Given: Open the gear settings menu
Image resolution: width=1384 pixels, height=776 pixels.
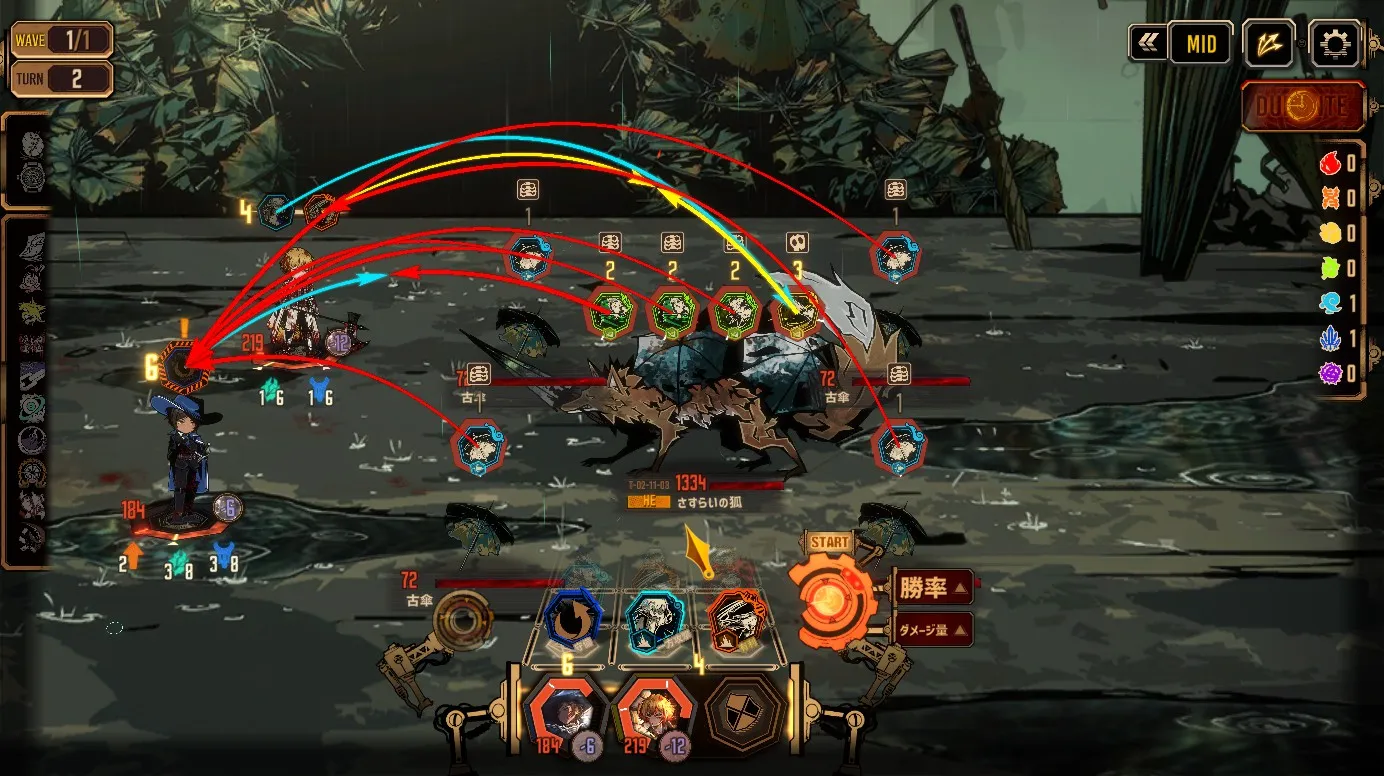Looking at the screenshot, I should tap(1334, 44).
